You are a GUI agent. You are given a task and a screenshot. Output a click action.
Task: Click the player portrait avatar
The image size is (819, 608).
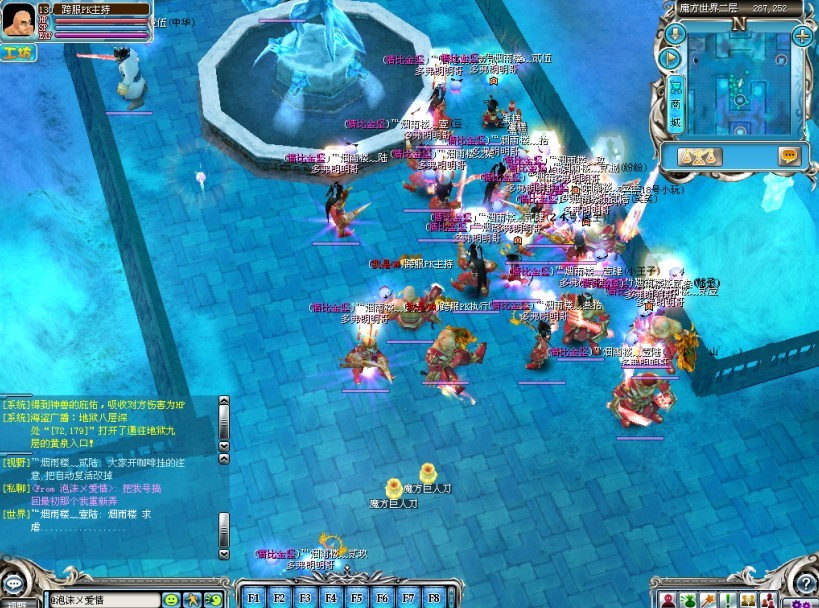(x=19, y=21)
